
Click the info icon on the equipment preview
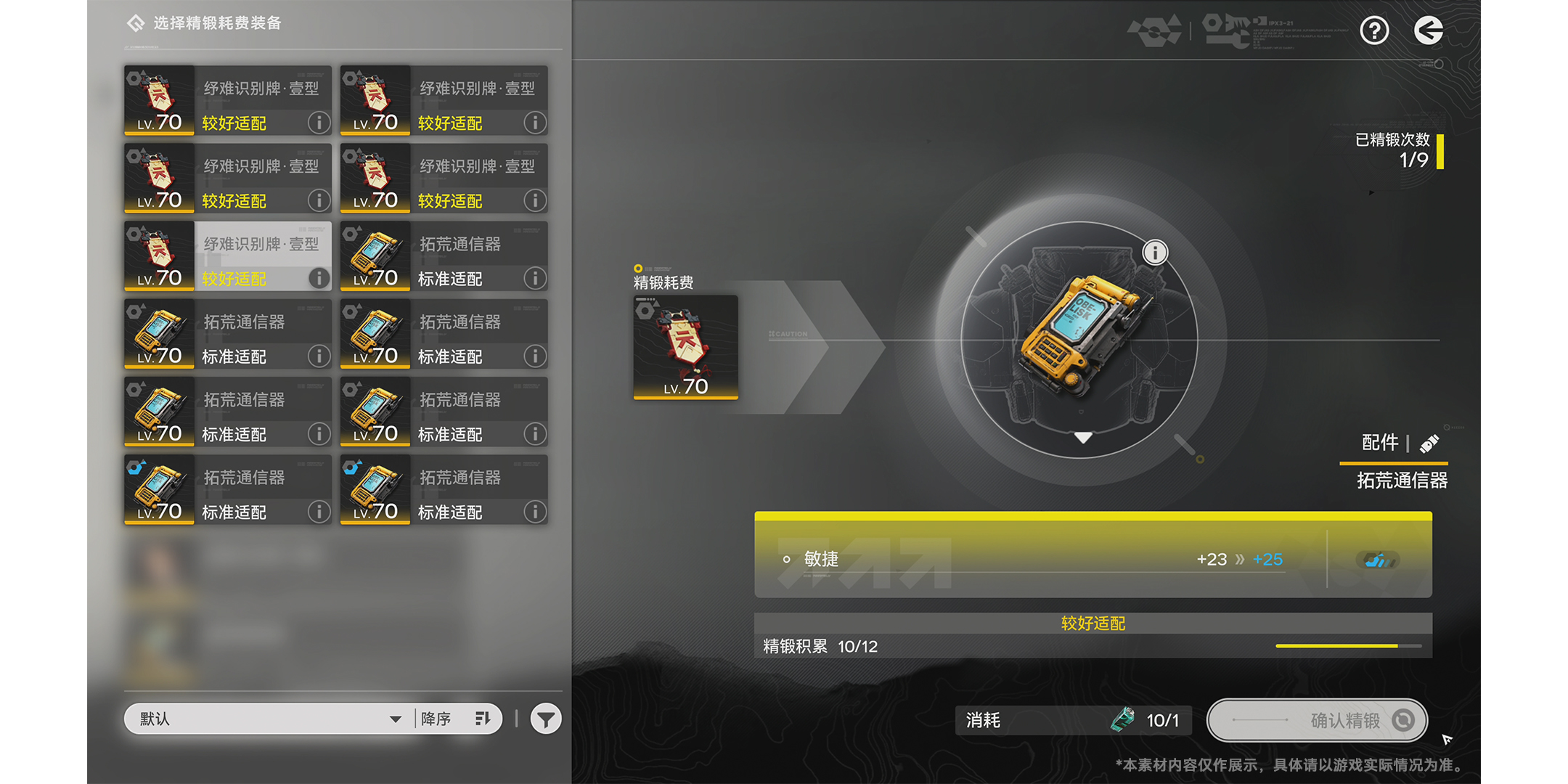click(x=1154, y=252)
